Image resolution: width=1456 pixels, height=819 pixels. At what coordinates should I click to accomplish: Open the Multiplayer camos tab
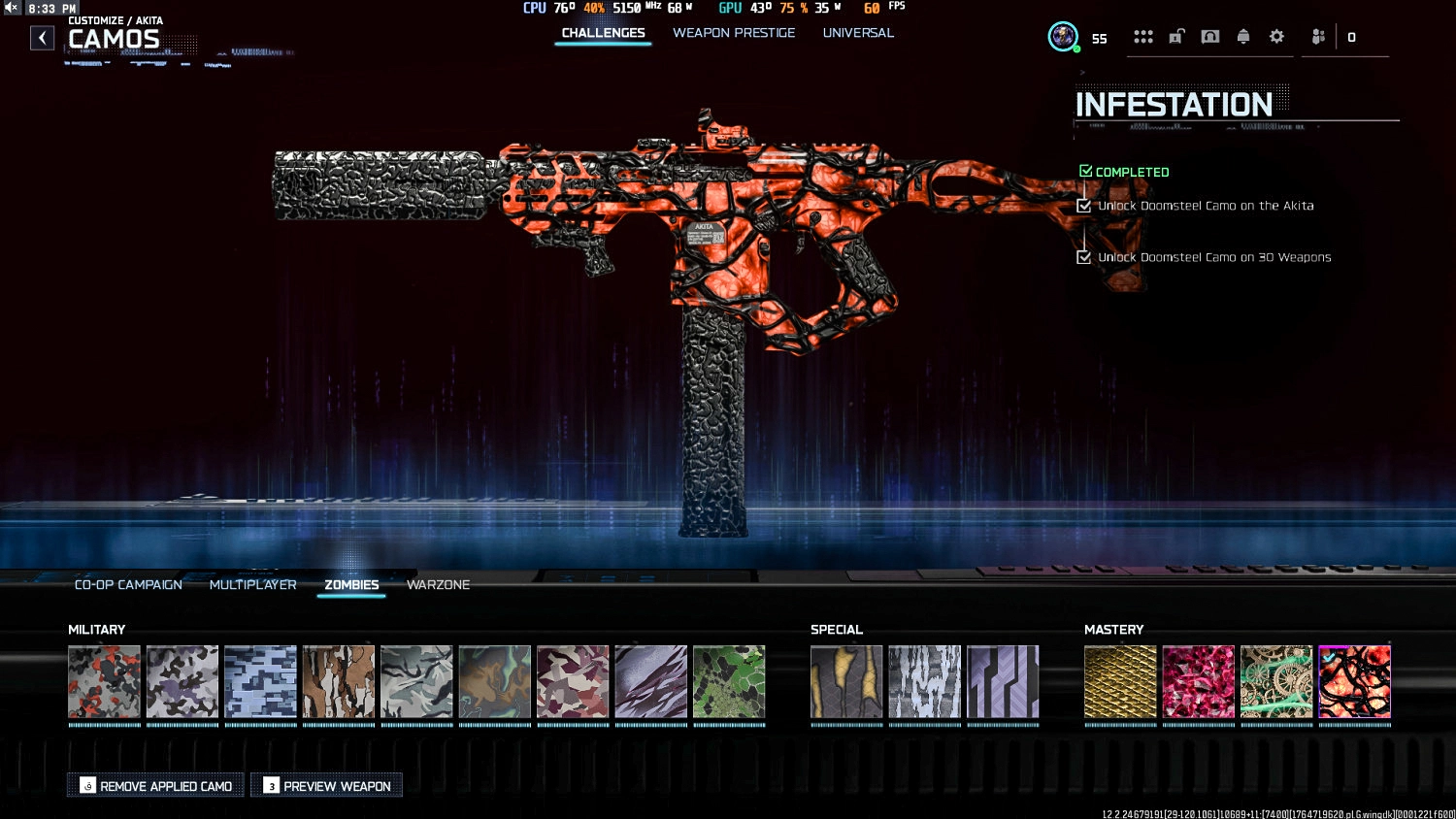tap(252, 584)
